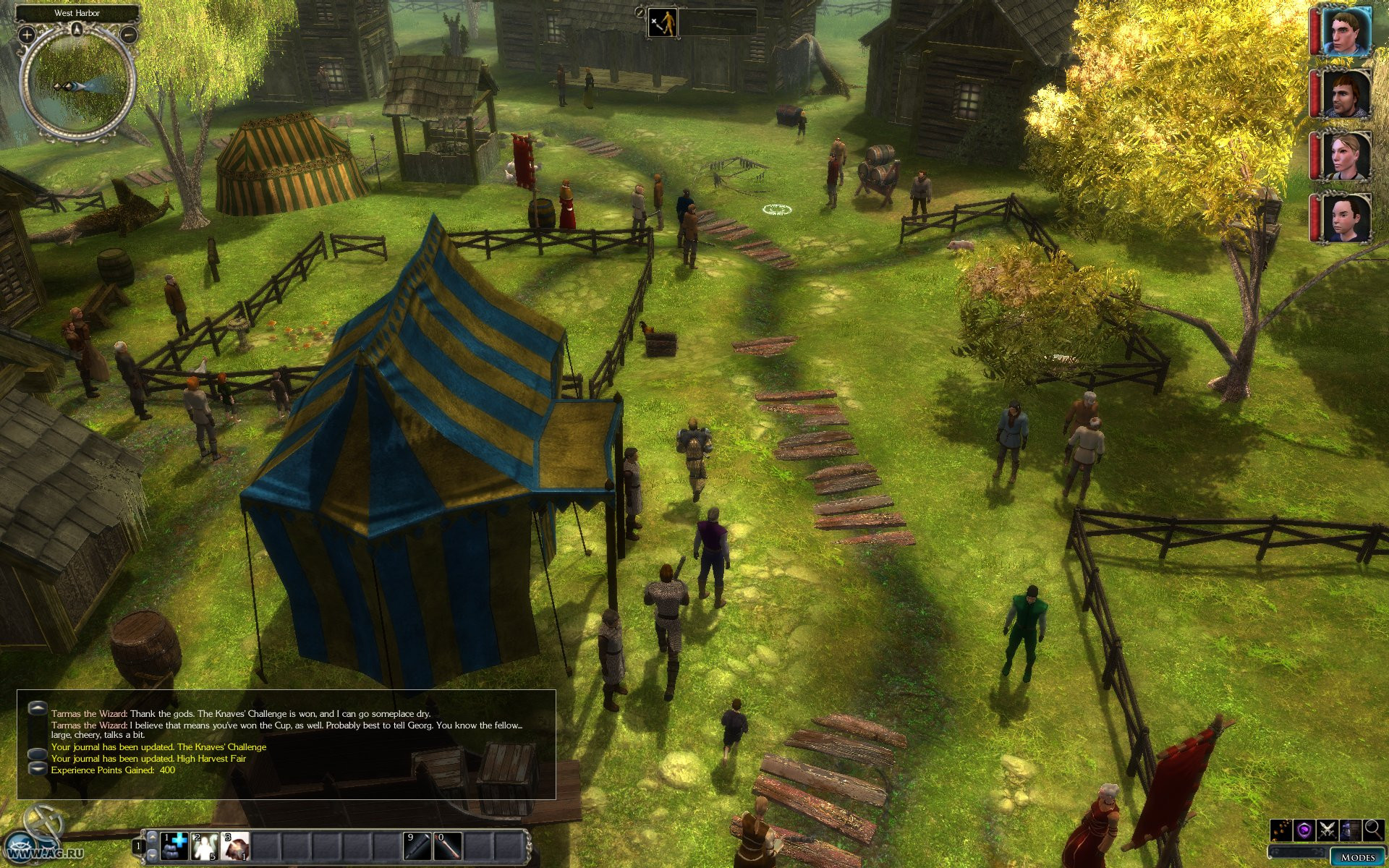Expand the quickbar page number indicator

138,846
